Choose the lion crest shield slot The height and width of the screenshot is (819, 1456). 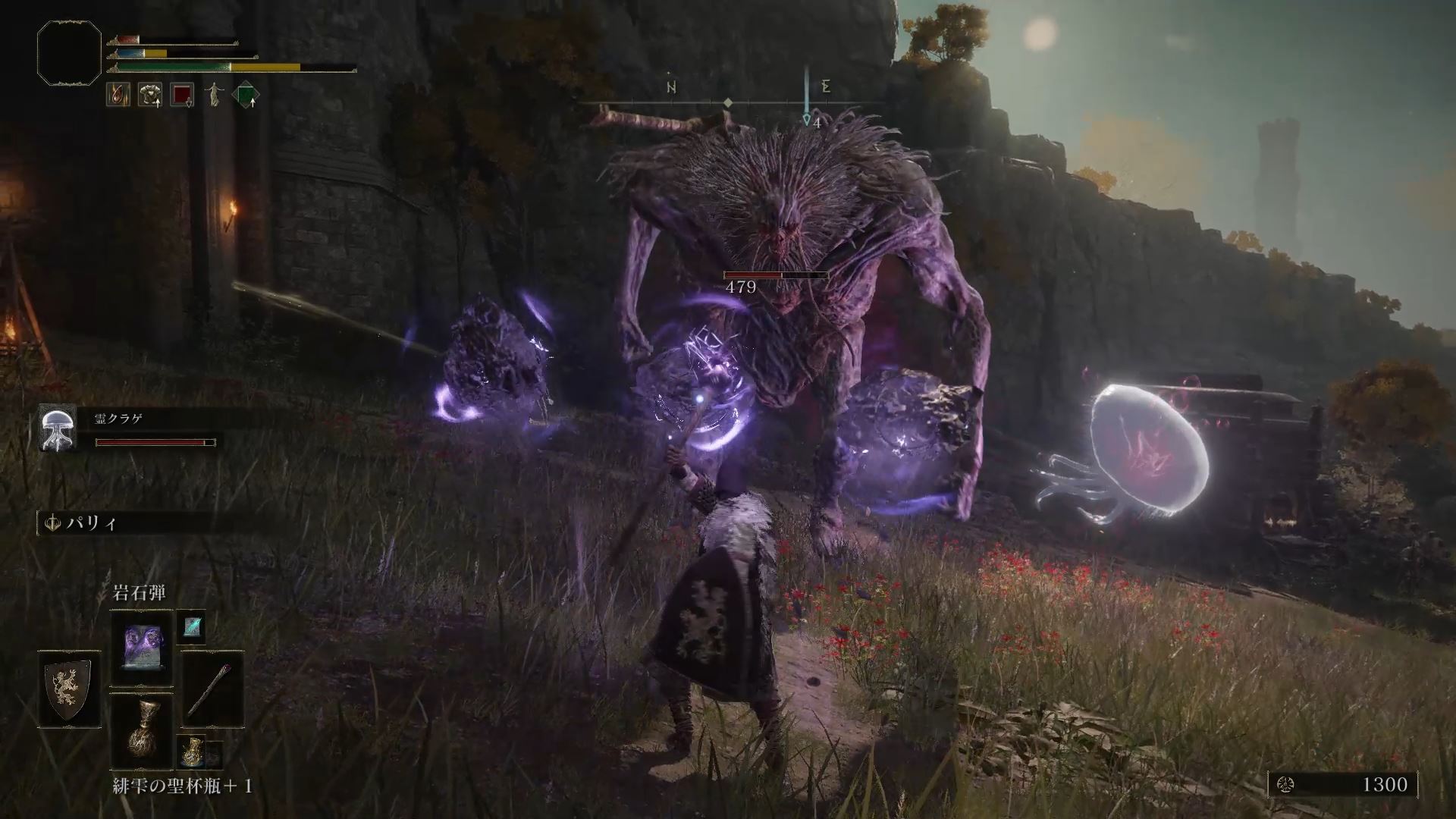pos(69,689)
